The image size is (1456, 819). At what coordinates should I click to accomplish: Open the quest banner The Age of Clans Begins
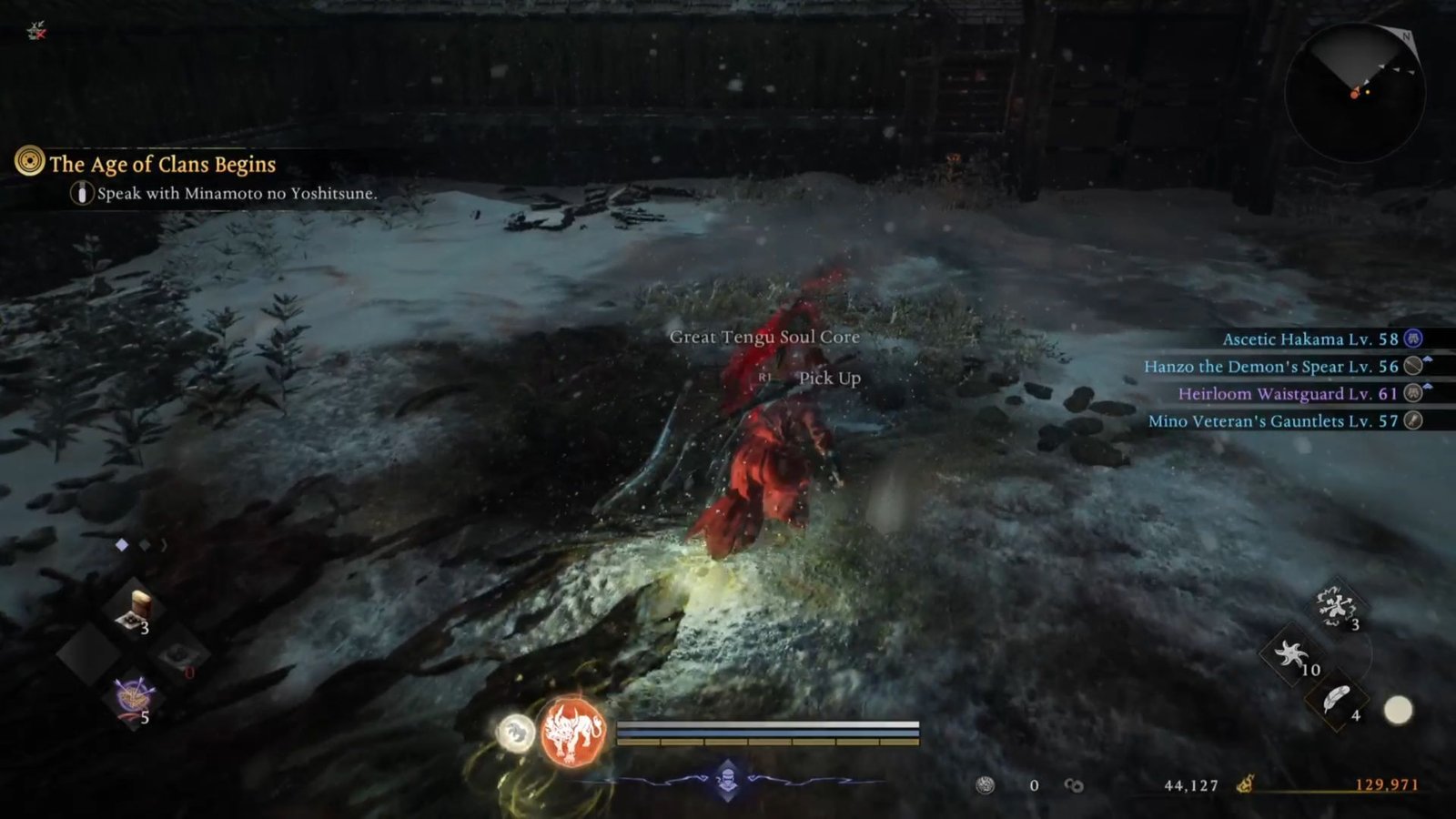point(164,165)
